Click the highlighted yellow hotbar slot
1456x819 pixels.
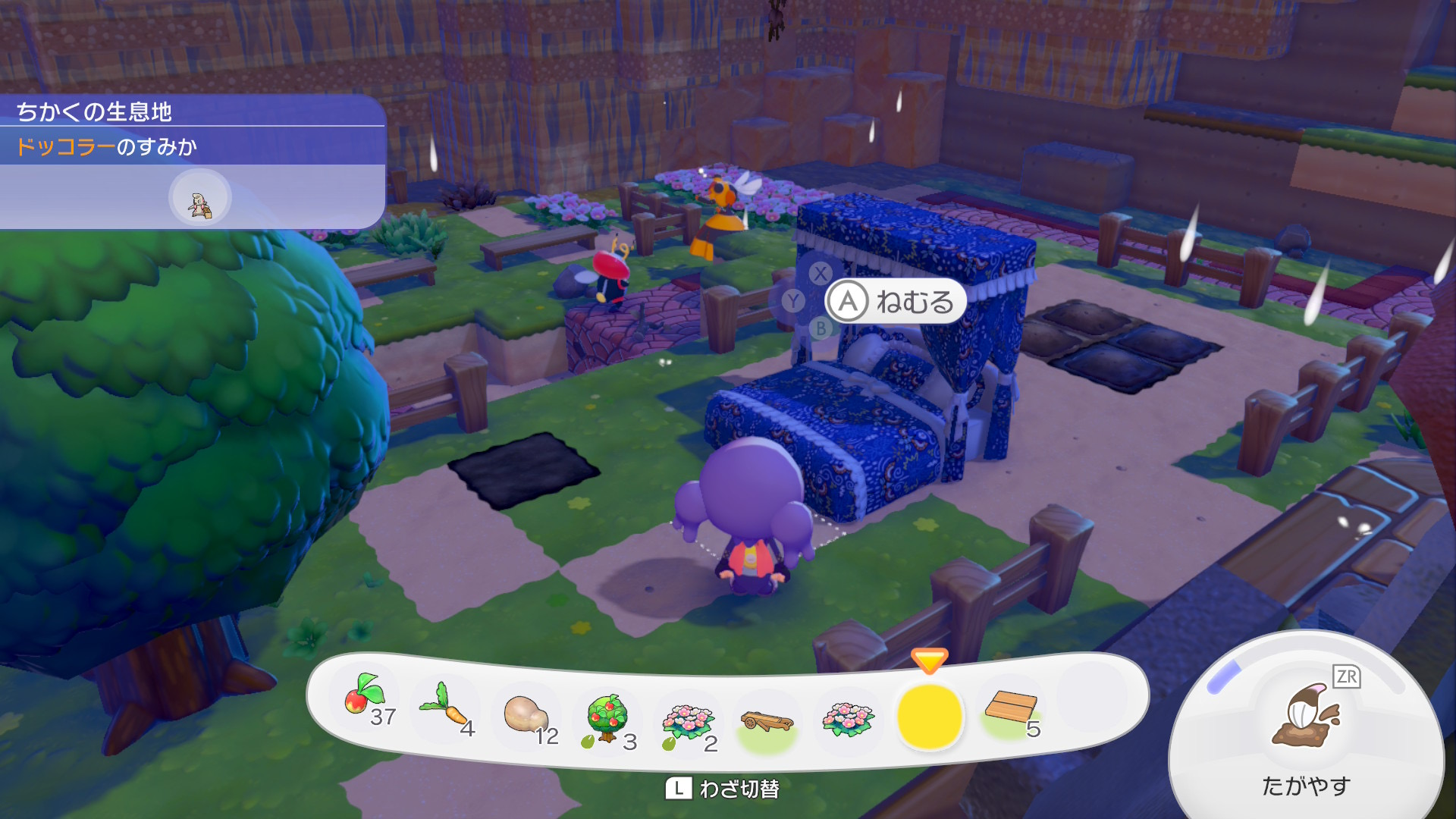(x=930, y=717)
